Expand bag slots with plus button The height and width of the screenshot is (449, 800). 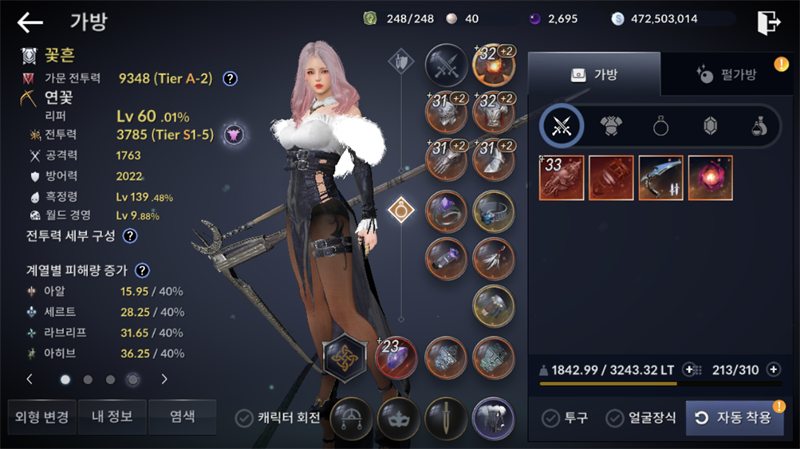(x=774, y=370)
